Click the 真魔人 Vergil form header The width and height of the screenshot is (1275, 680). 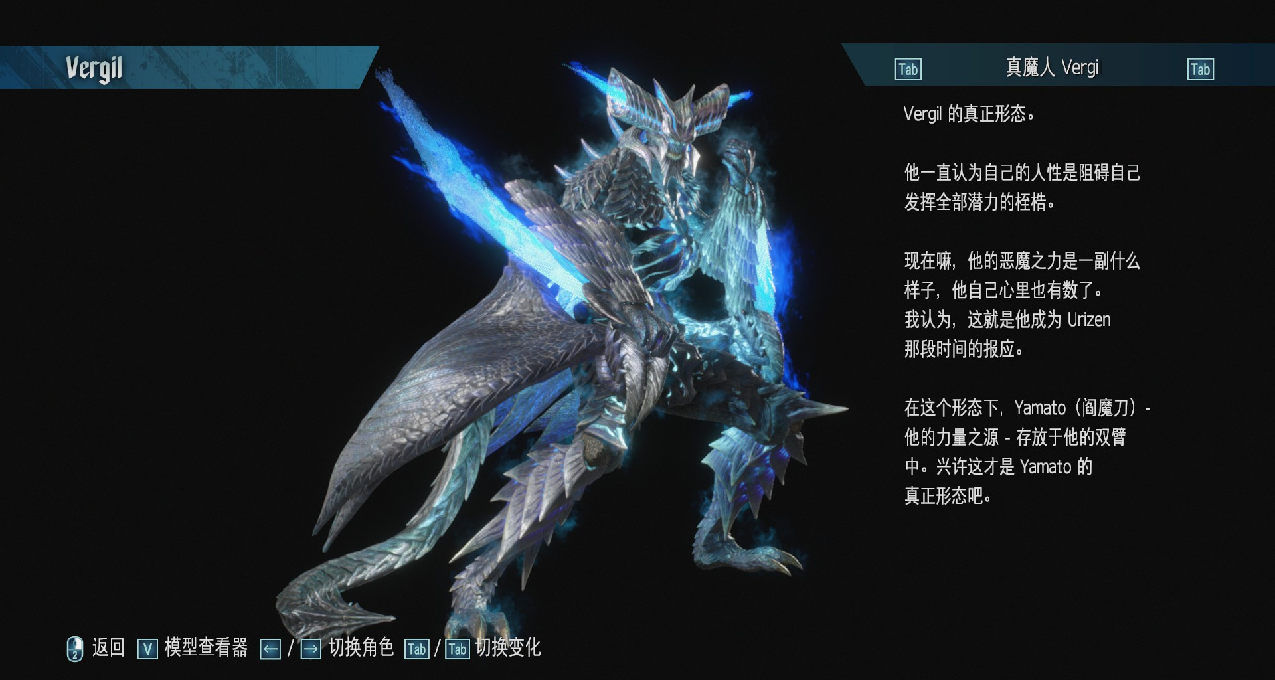click(x=1052, y=68)
